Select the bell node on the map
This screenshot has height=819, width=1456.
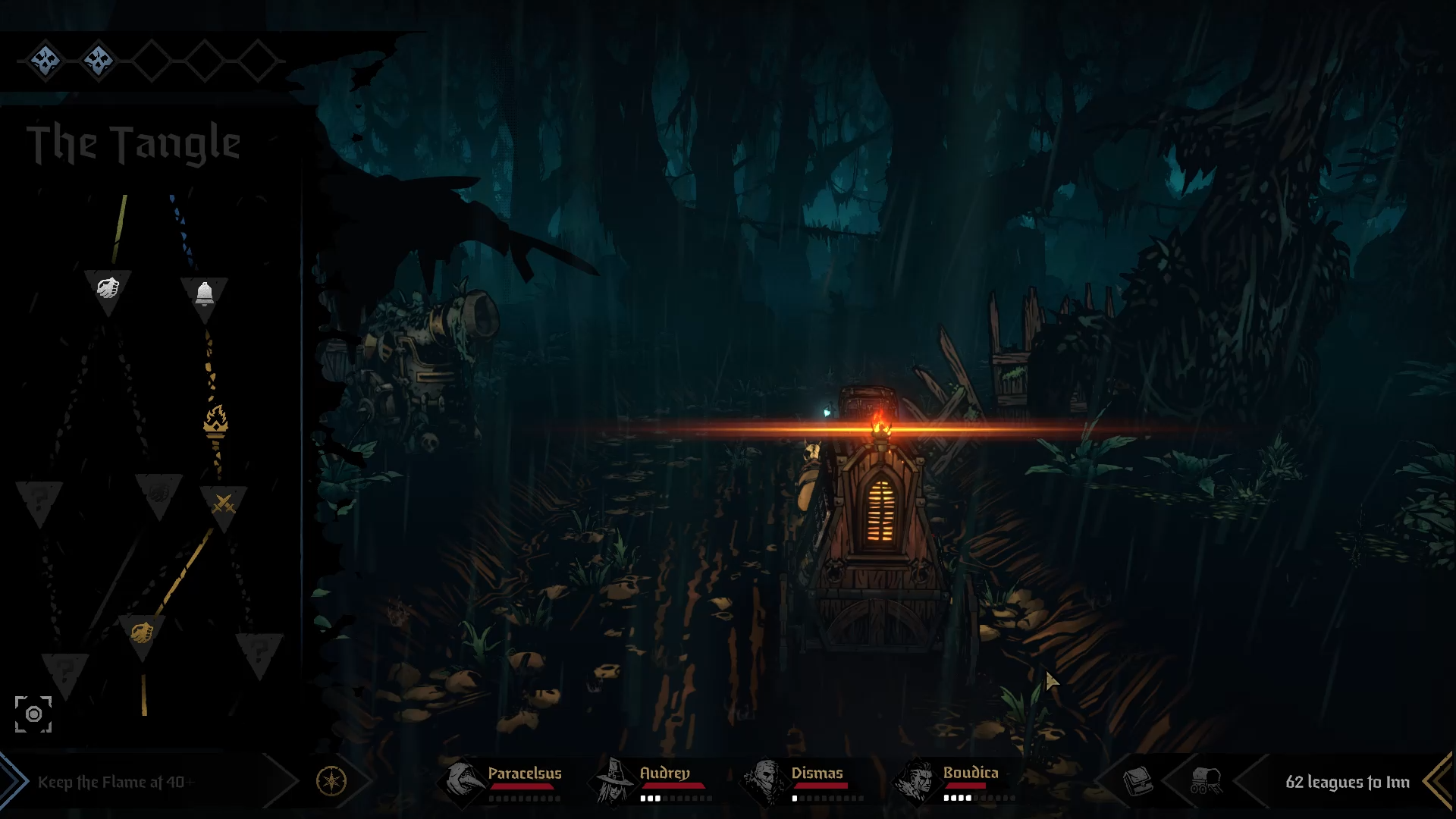(204, 293)
